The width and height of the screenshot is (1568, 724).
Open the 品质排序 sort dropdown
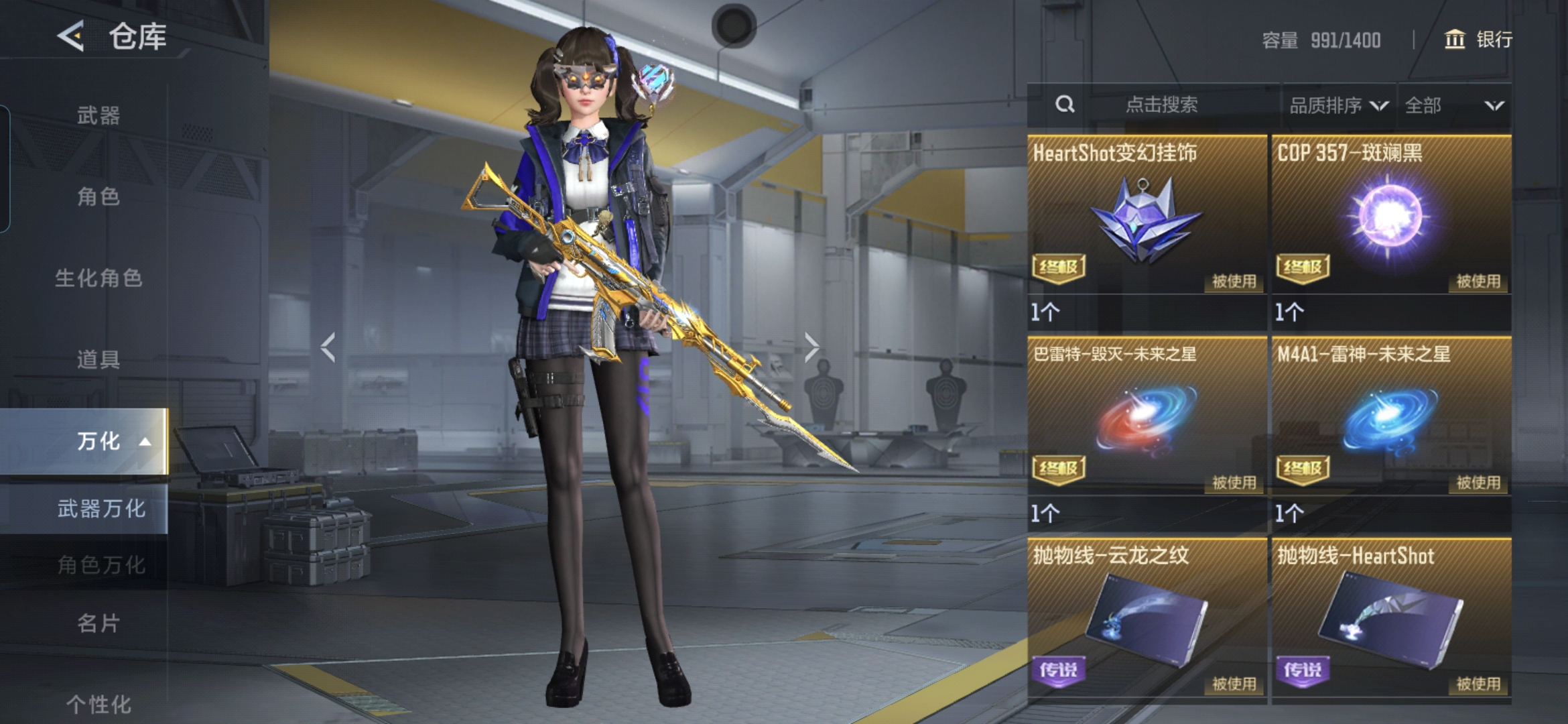[x=1338, y=105]
